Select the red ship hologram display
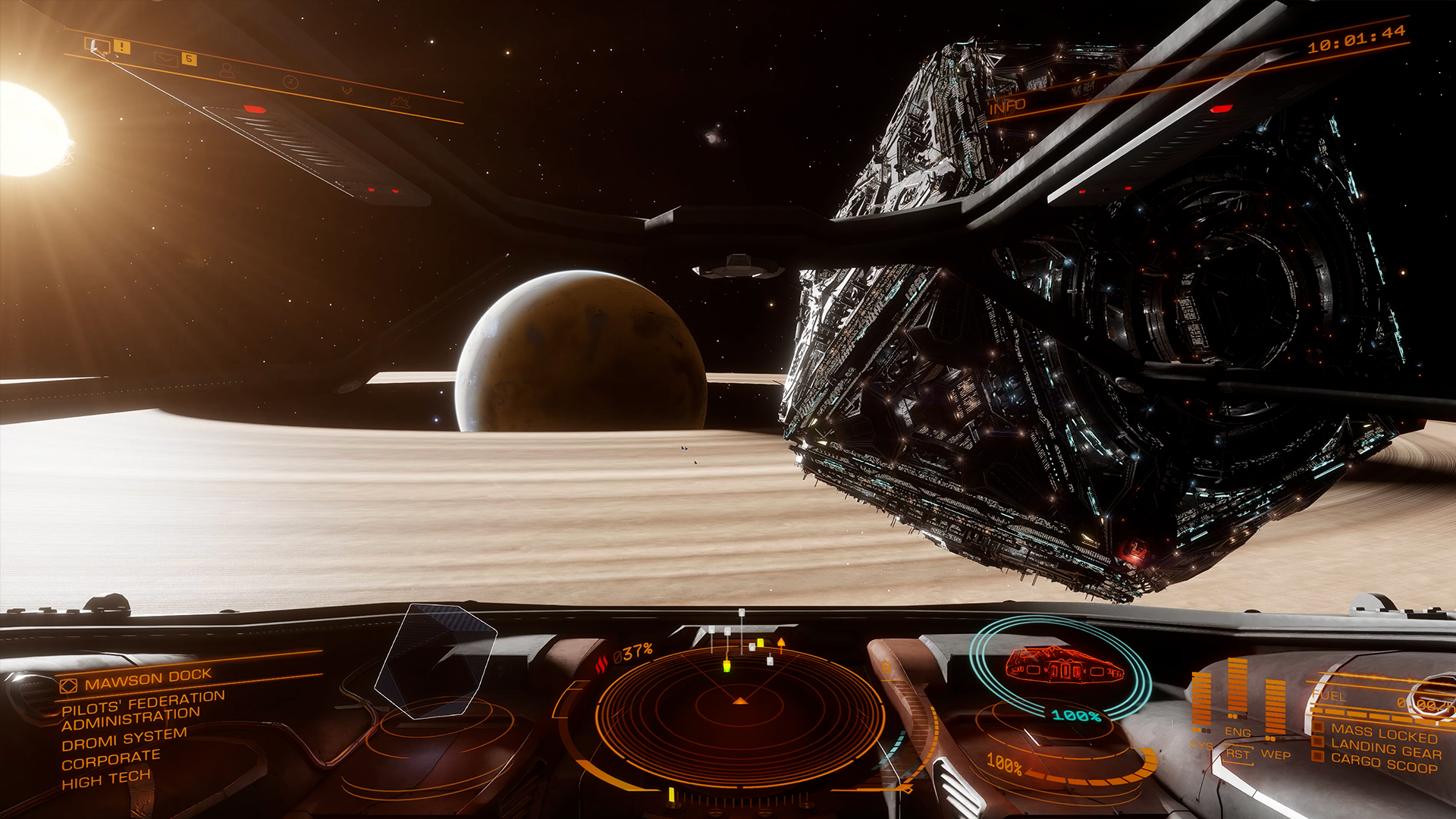Screen dimensions: 1456x819 [1063, 667]
